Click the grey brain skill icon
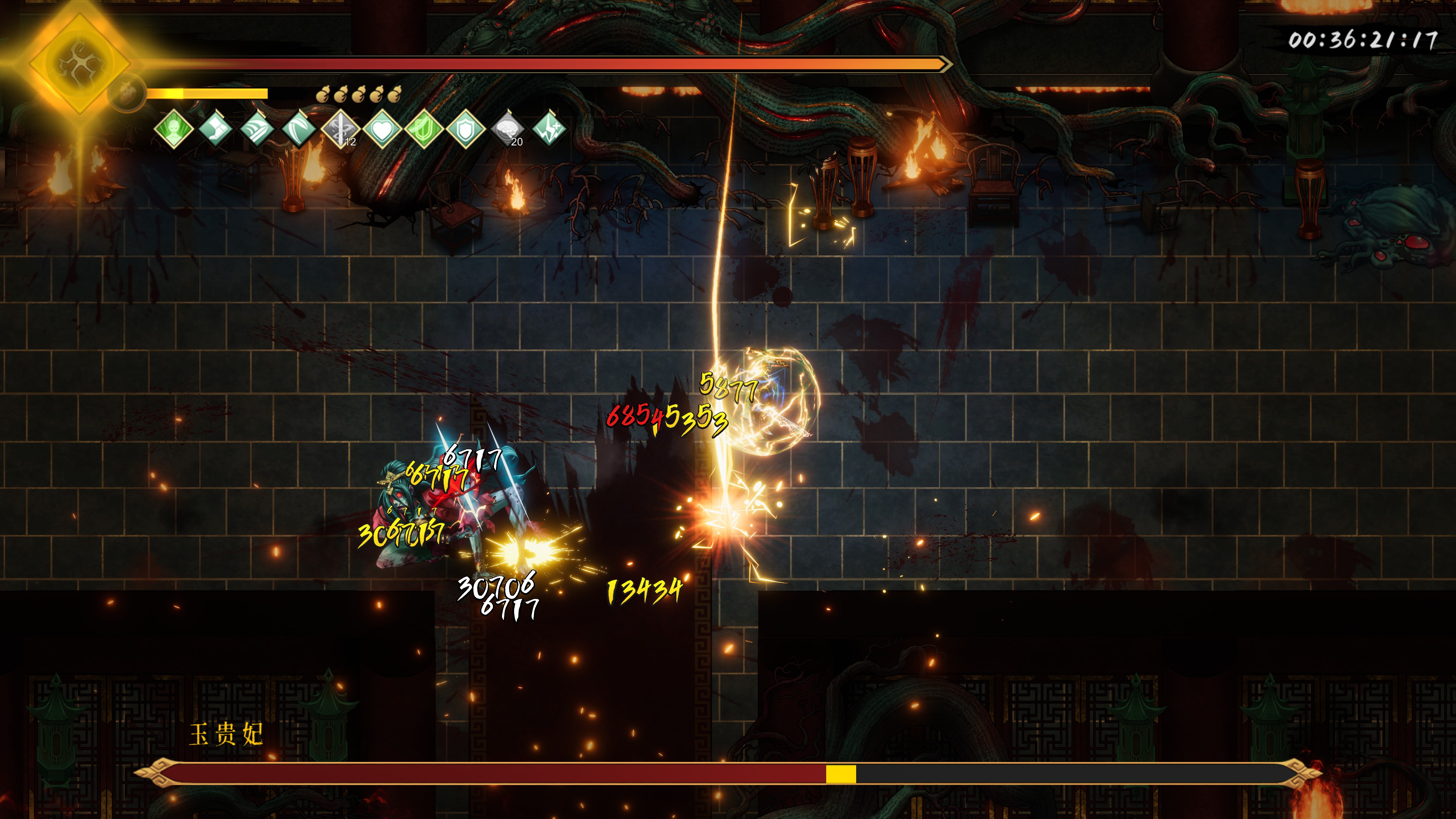The image size is (1456, 819). (x=508, y=129)
